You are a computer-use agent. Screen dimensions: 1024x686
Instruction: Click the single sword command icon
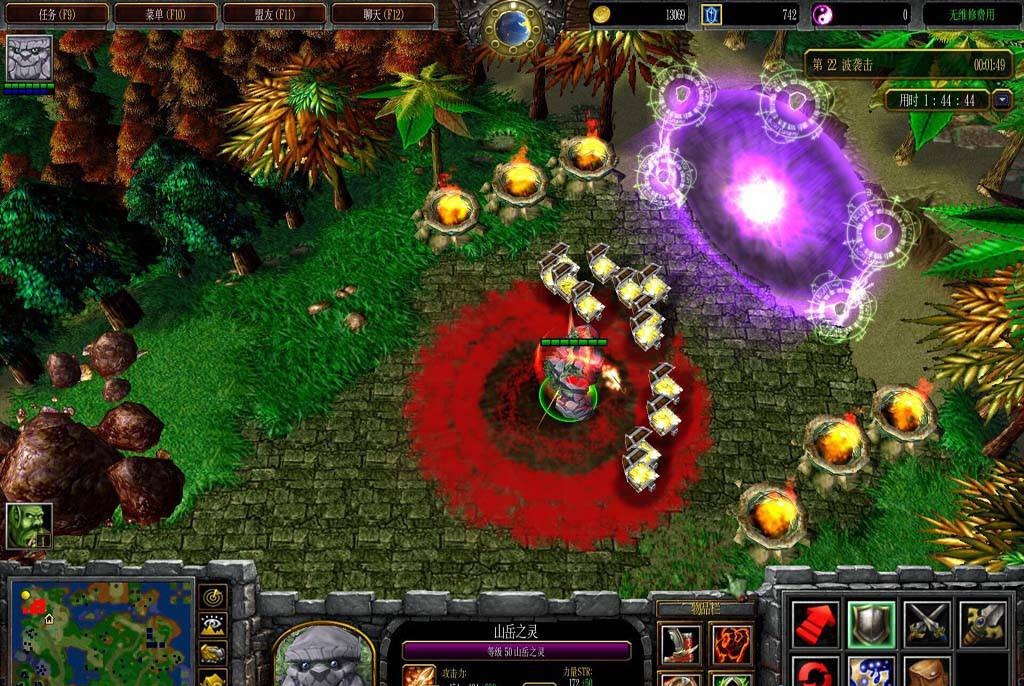click(983, 624)
